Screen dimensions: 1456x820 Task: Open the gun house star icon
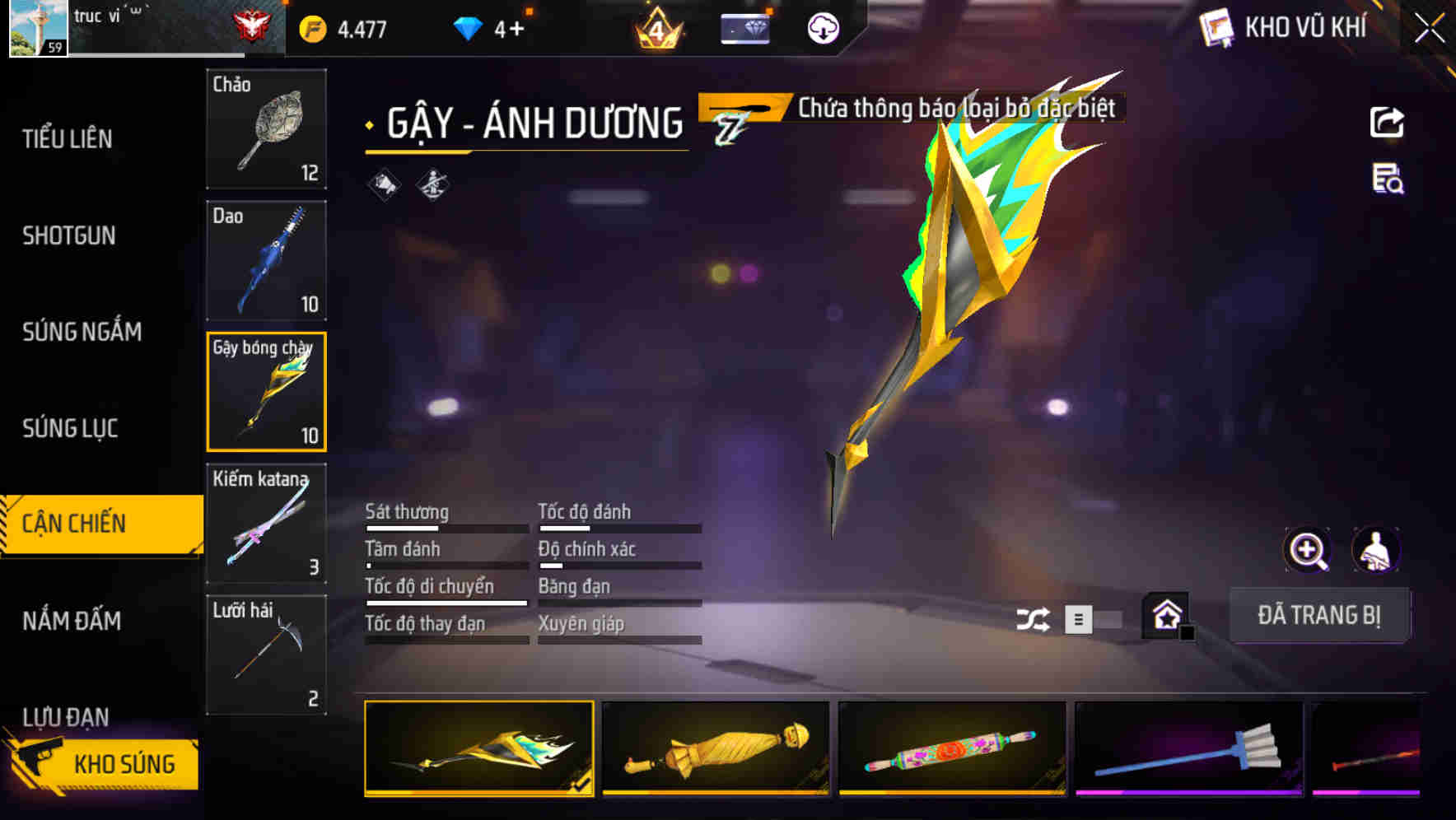click(x=1166, y=616)
